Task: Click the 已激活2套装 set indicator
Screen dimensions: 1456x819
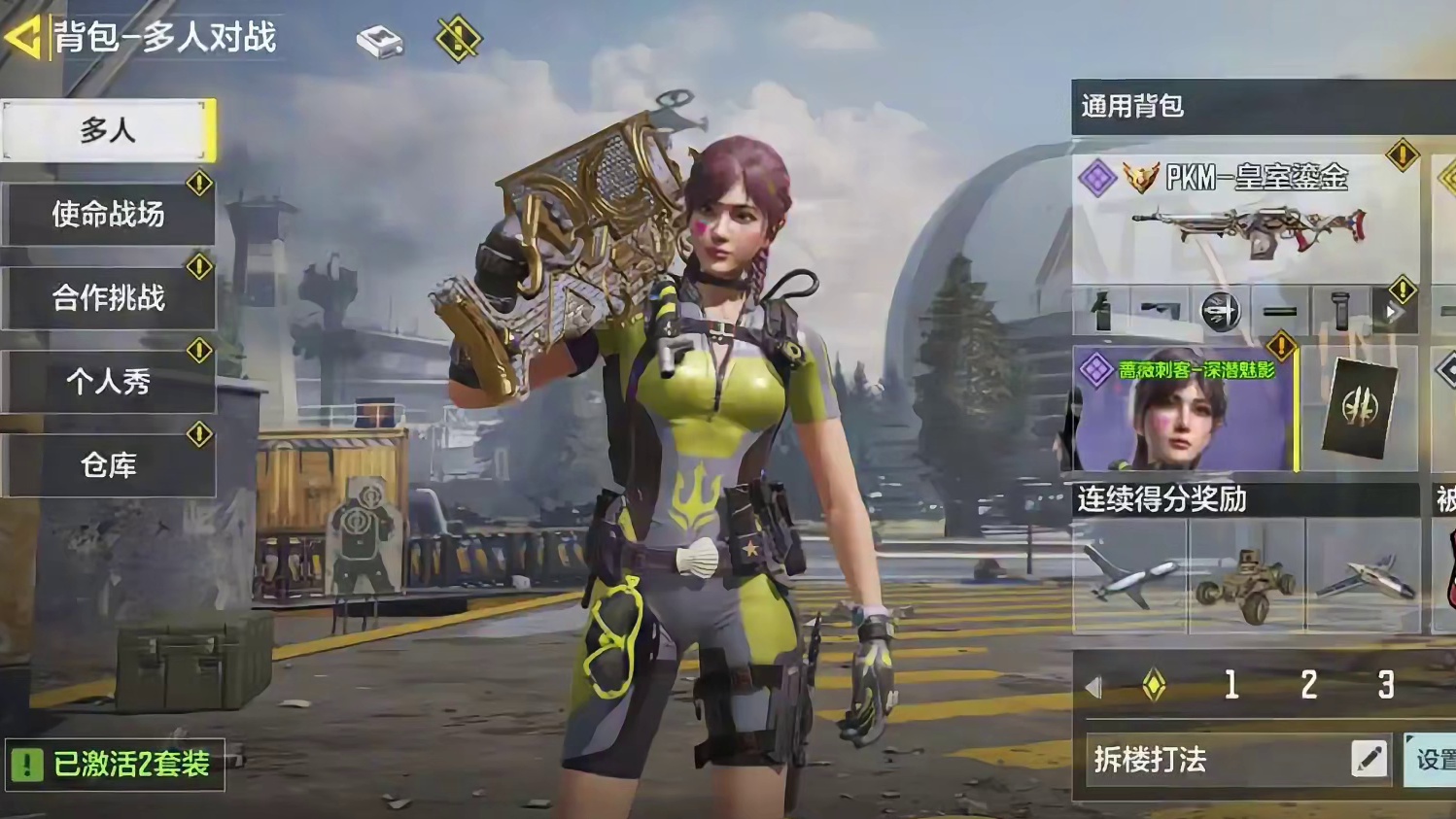Action: coord(116,765)
